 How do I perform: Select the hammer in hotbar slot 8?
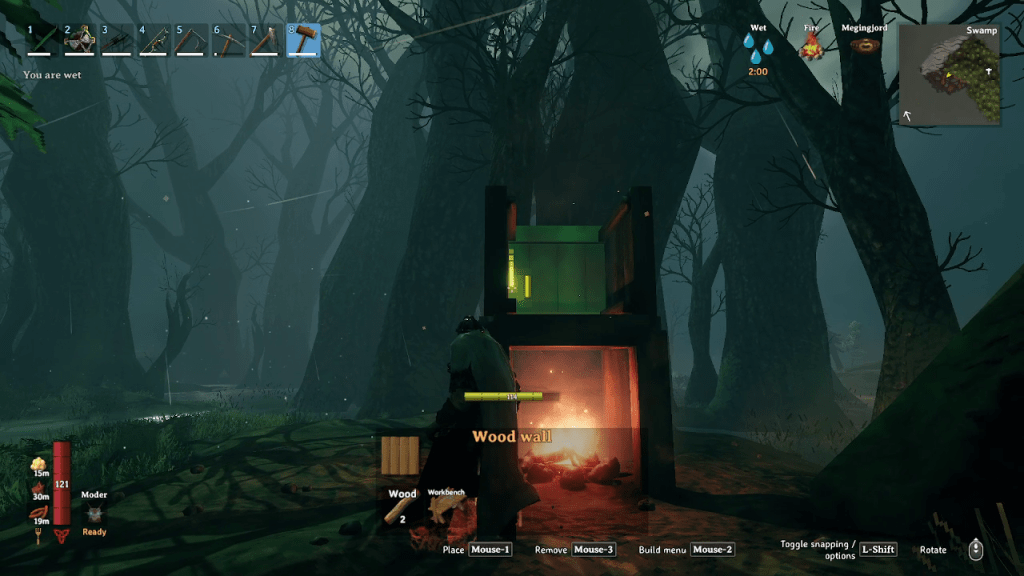pyautogui.click(x=304, y=40)
